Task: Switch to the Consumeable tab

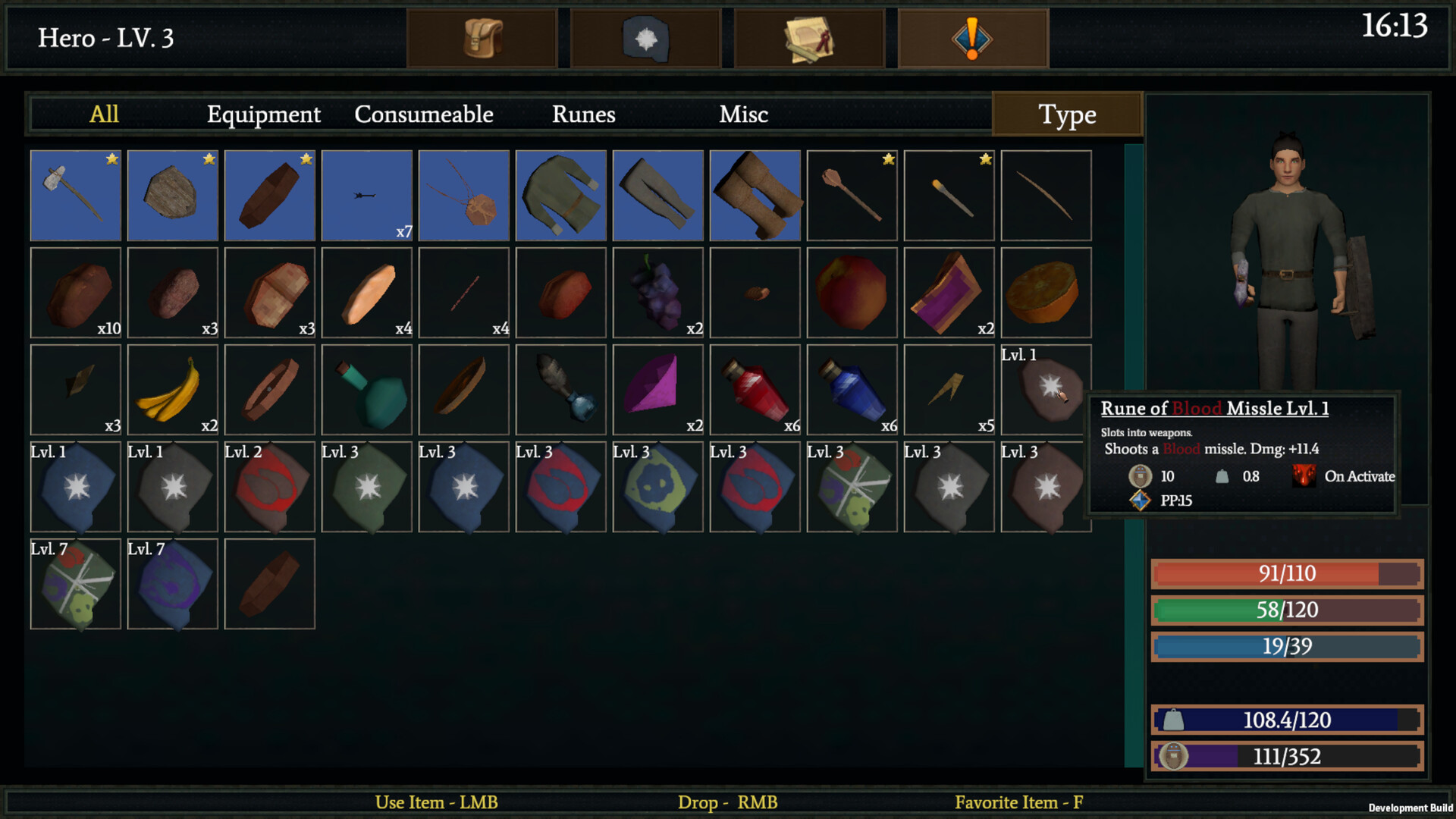Action: (422, 115)
